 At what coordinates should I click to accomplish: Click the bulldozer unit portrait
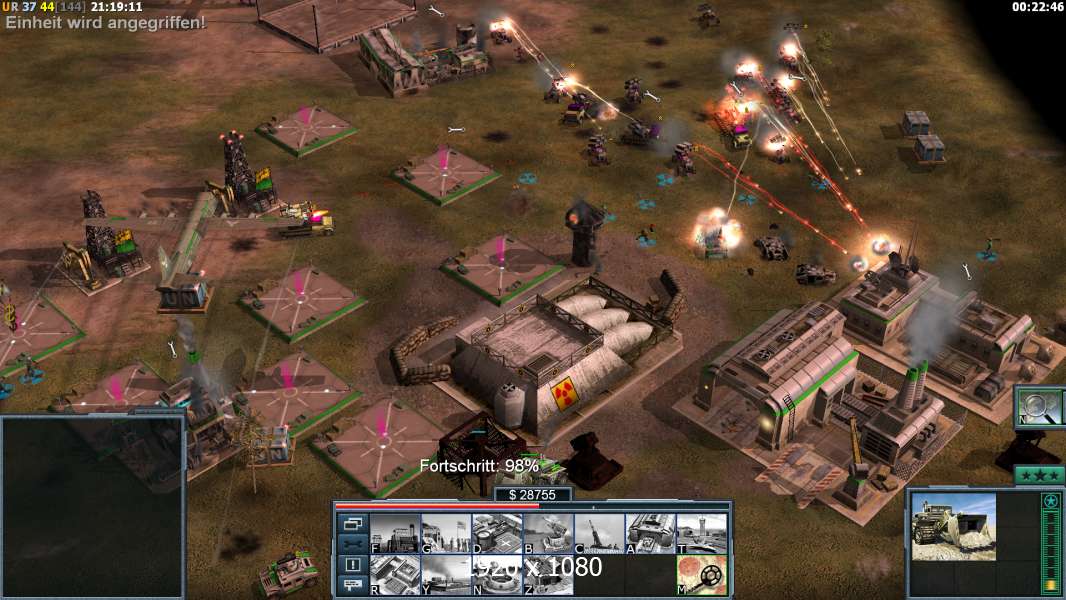coord(953,526)
